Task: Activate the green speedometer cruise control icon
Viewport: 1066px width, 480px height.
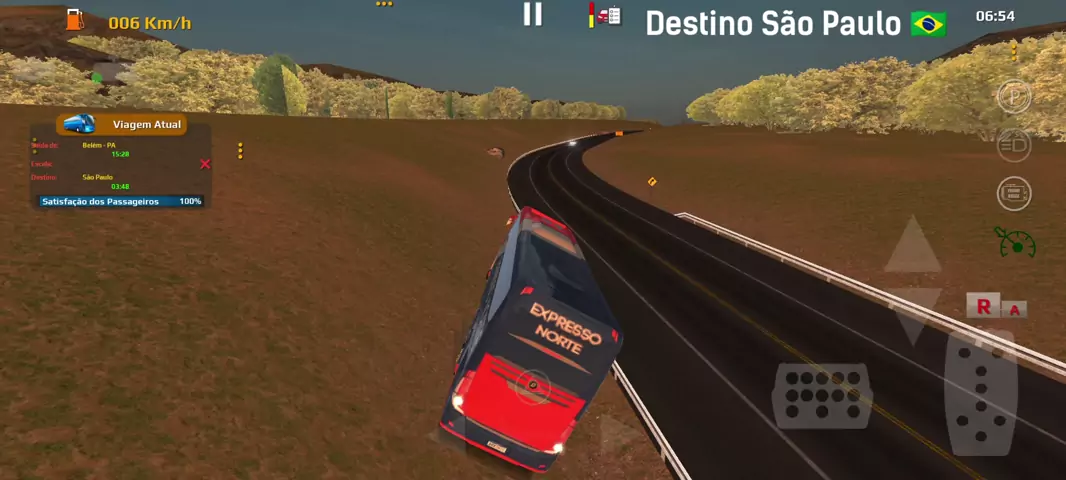Action: [x=1016, y=241]
